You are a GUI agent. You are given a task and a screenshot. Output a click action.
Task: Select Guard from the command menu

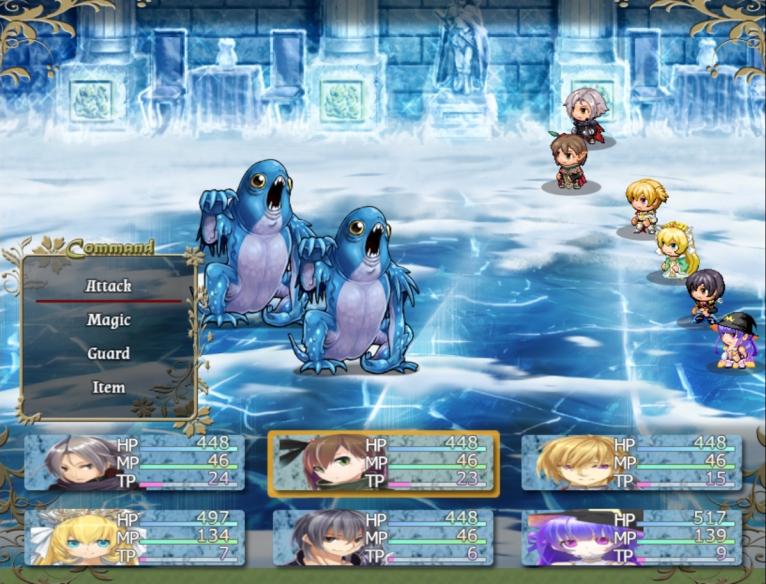pyautogui.click(x=108, y=354)
